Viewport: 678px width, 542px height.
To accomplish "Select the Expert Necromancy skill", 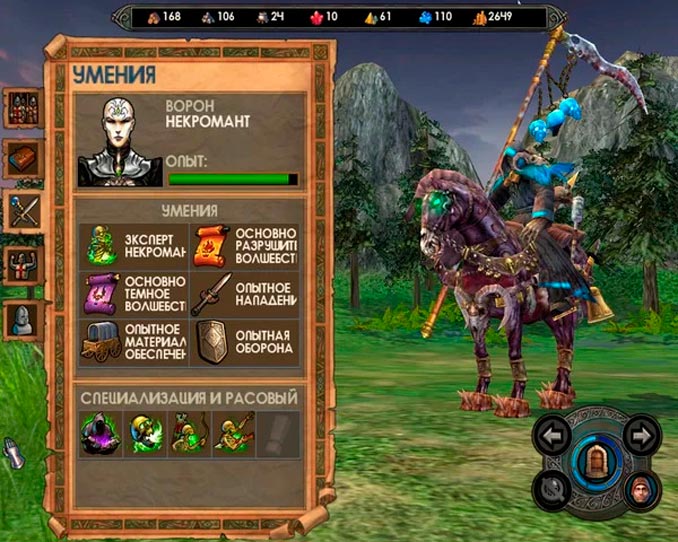I will tap(102, 245).
